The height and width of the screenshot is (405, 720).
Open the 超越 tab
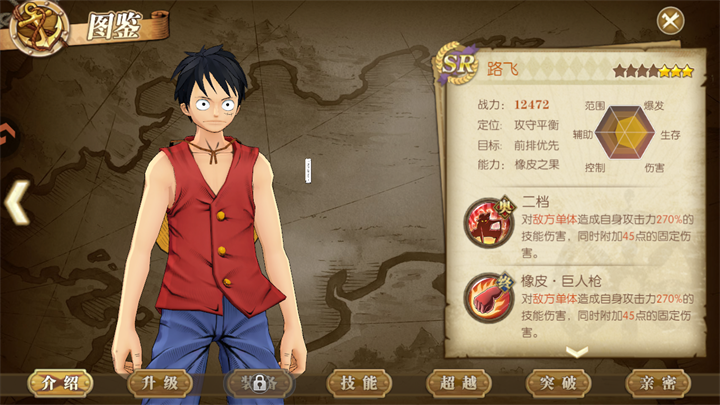click(458, 383)
